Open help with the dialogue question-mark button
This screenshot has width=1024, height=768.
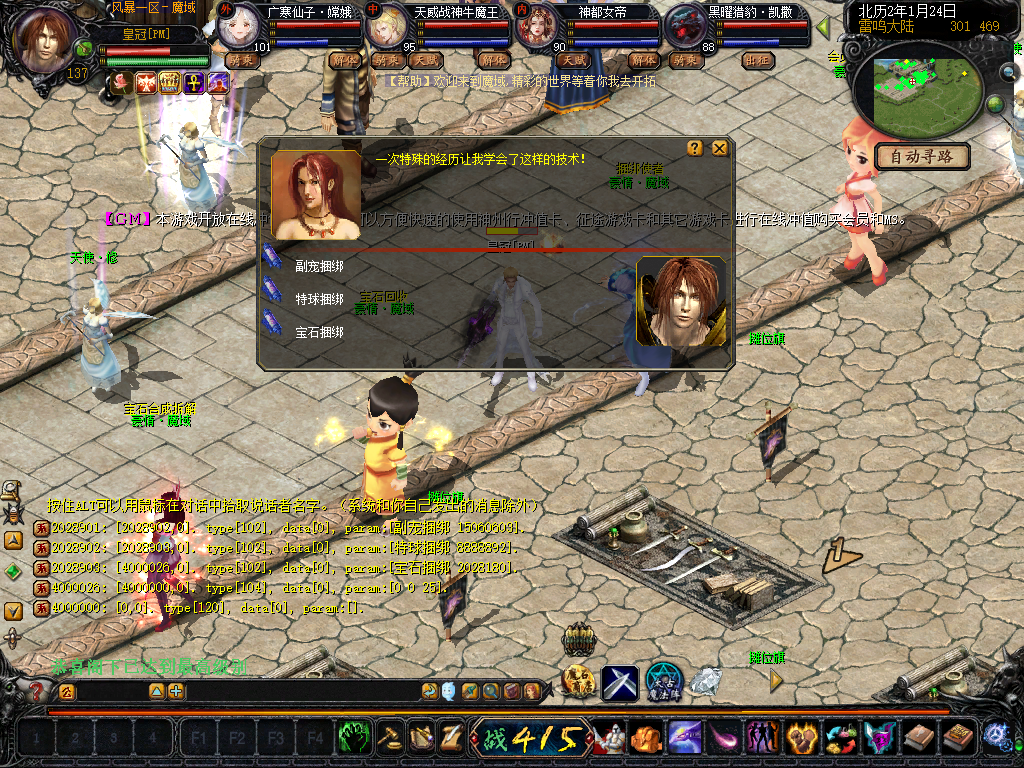coord(695,148)
